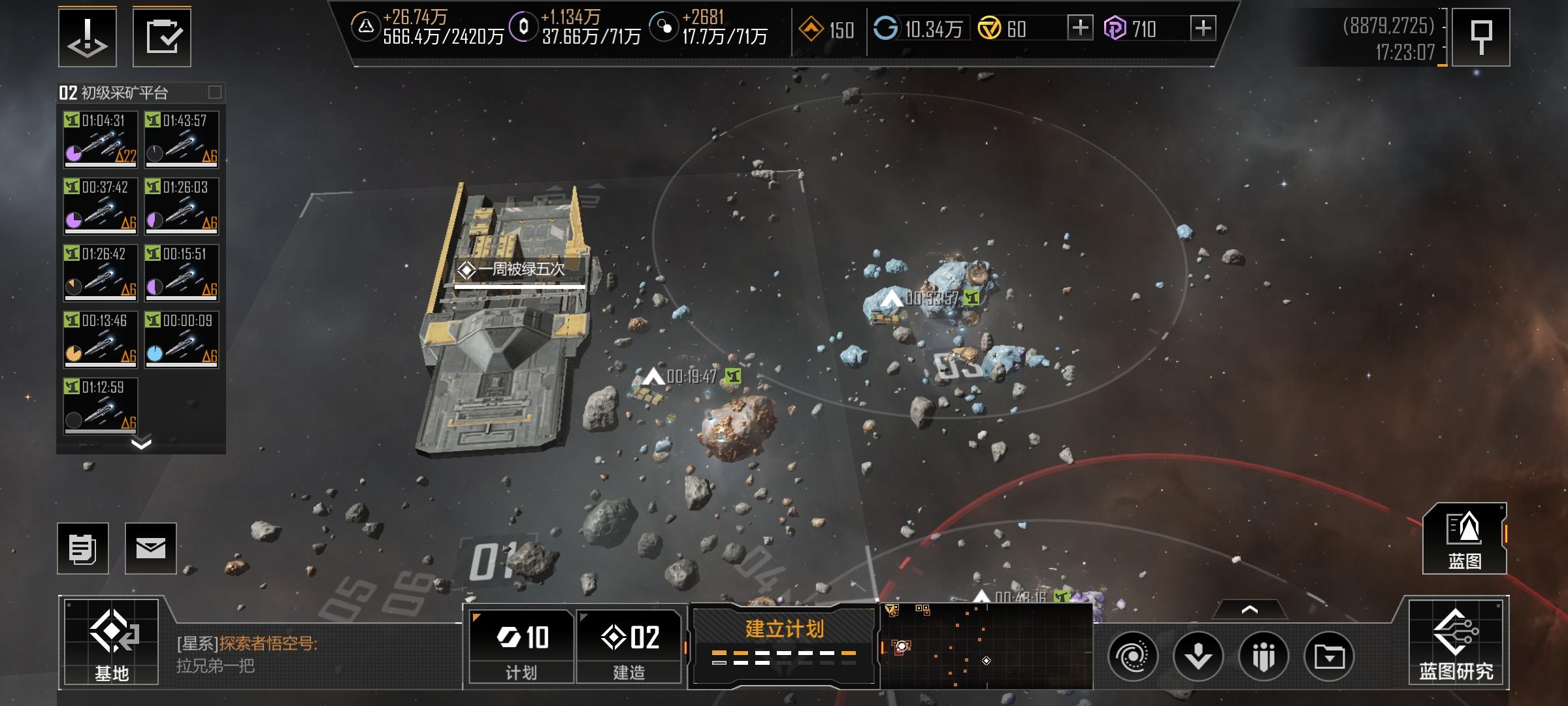The height and width of the screenshot is (706, 1568).
Task: Open the 蓝图 blueprint screen
Action: tap(1464, 539)
